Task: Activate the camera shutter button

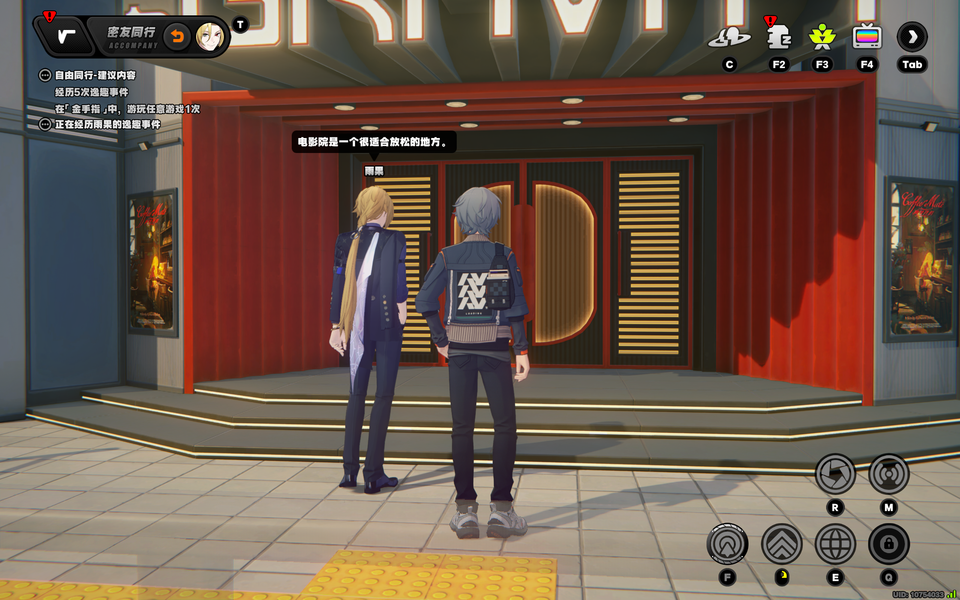Action: pyautogui.click(x=835, y=473)
